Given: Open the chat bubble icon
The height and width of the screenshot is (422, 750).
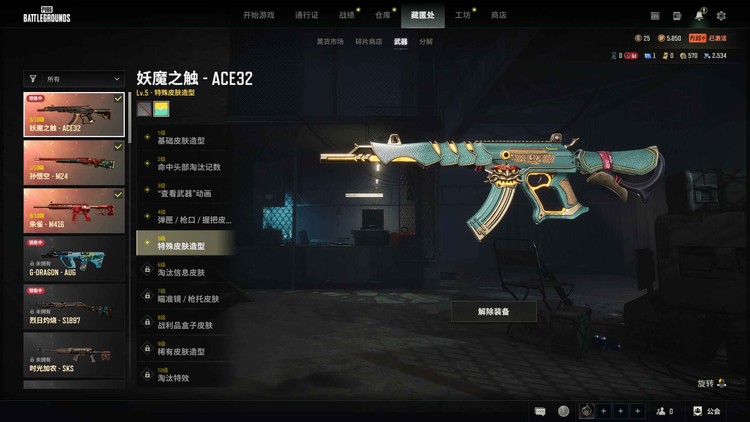Looking at the screenshot, I should pos(540,411).
